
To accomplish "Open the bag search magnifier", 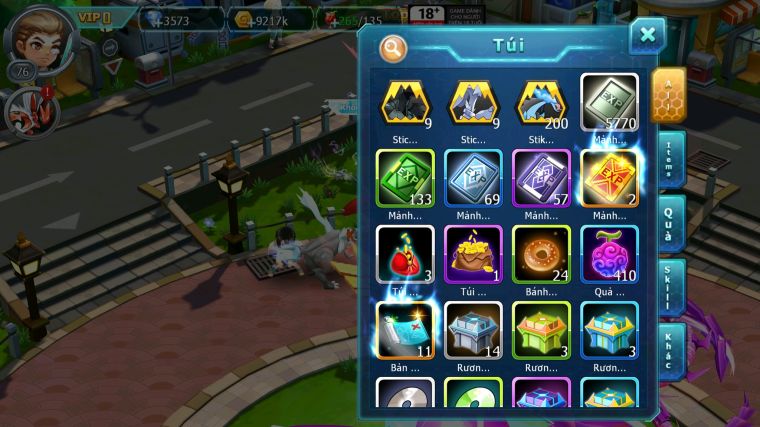I will (394, 47).
